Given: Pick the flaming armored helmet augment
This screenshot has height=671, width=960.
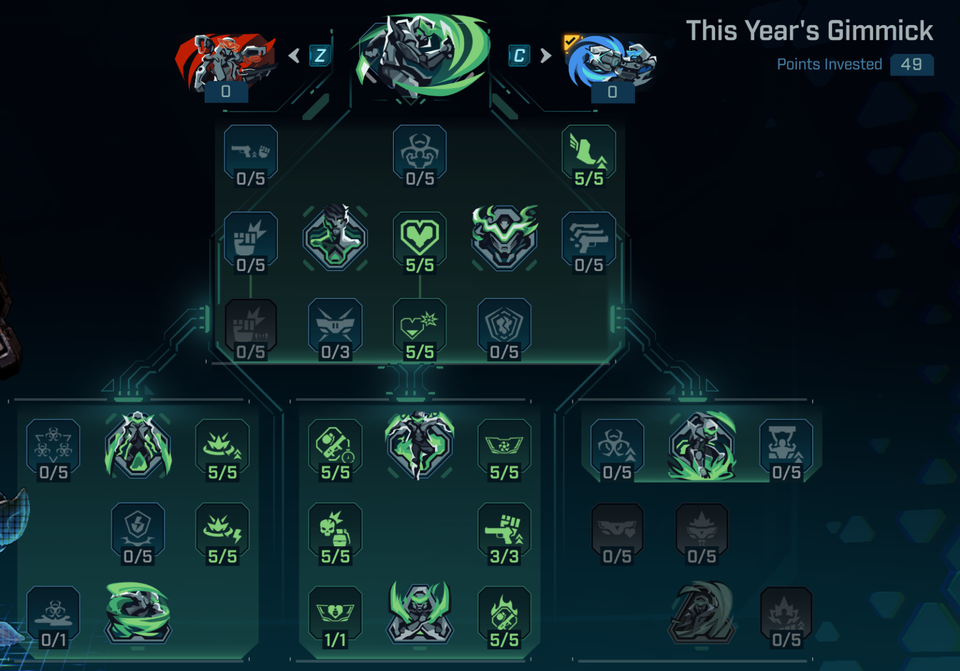Looking at the screenshot, I should click(x=505, y=238).
